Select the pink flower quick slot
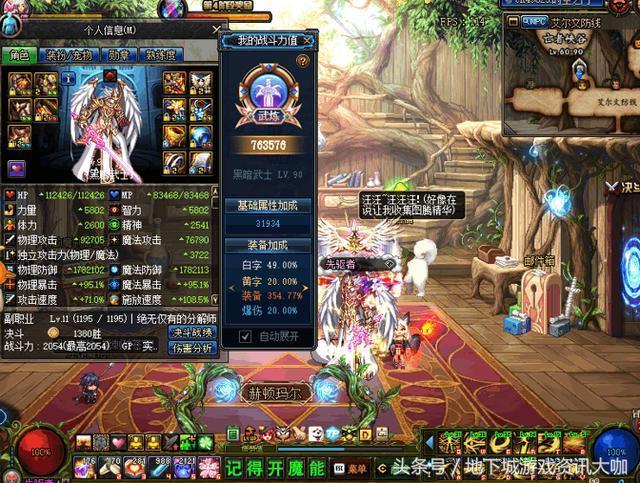 pyautogui.click(x=209, y=467)
